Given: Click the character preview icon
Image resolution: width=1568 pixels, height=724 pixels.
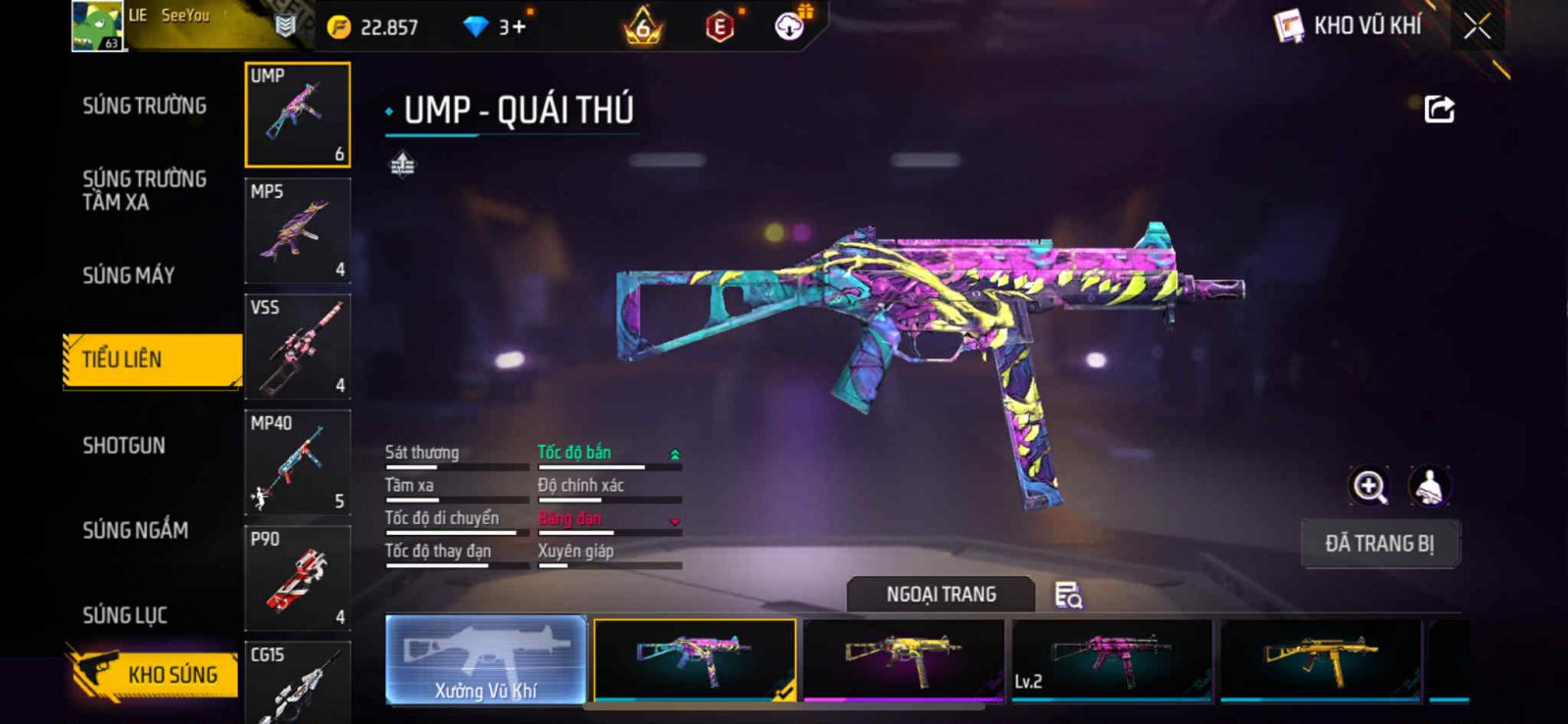Looking at the screenshot, I should pos(1429,486).
